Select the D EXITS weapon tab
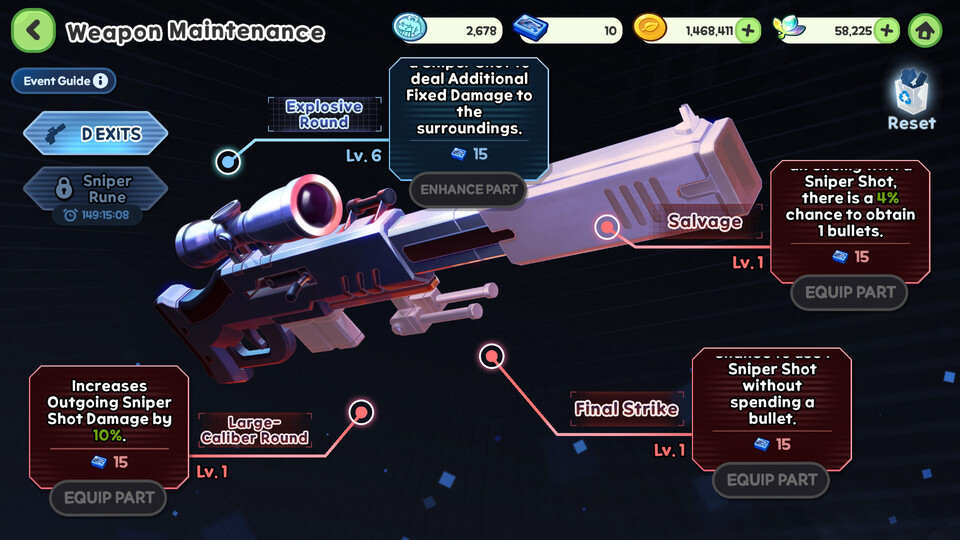Image resolution: width=960 pixels, height=540 pixels. [x=96, y=133]
